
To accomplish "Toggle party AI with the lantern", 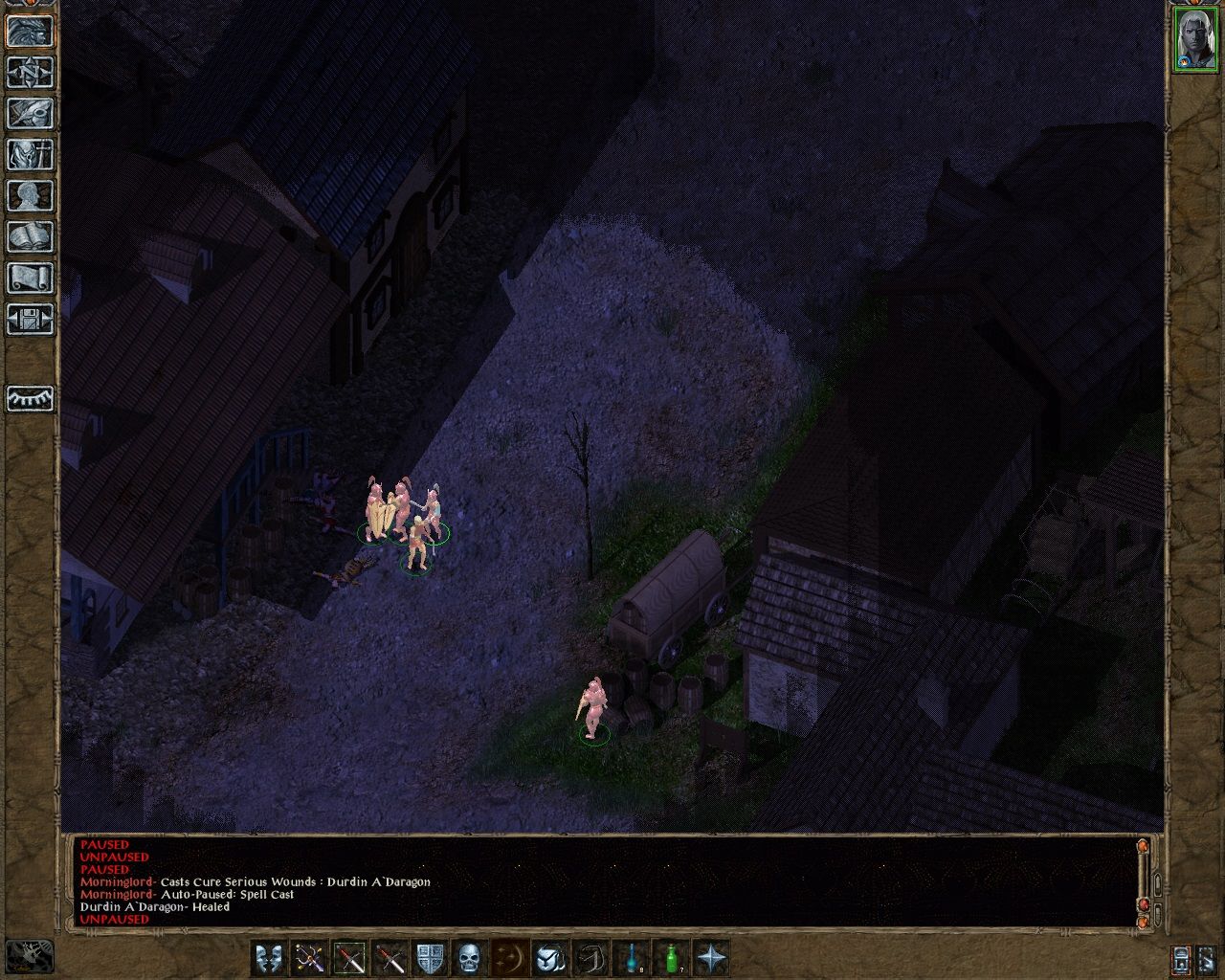I will point(1180,957).
